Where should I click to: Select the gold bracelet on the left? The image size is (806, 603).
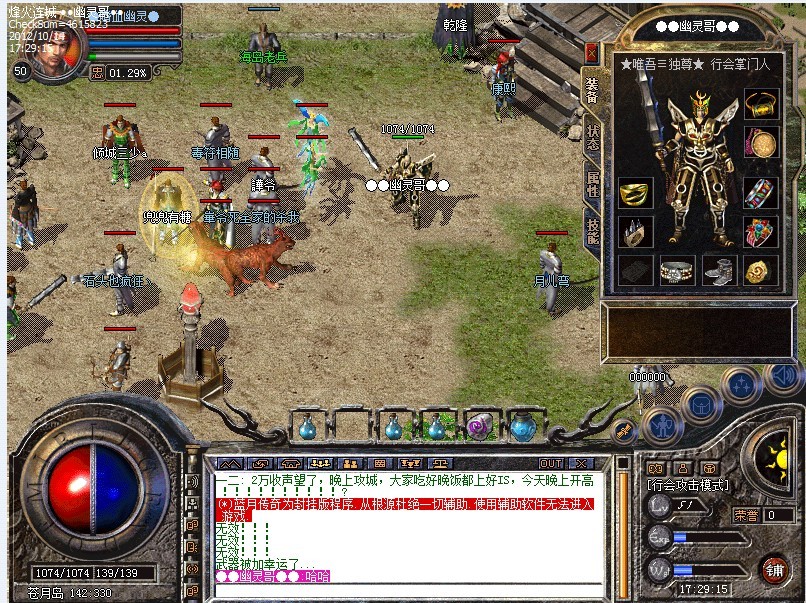[633, 193]
